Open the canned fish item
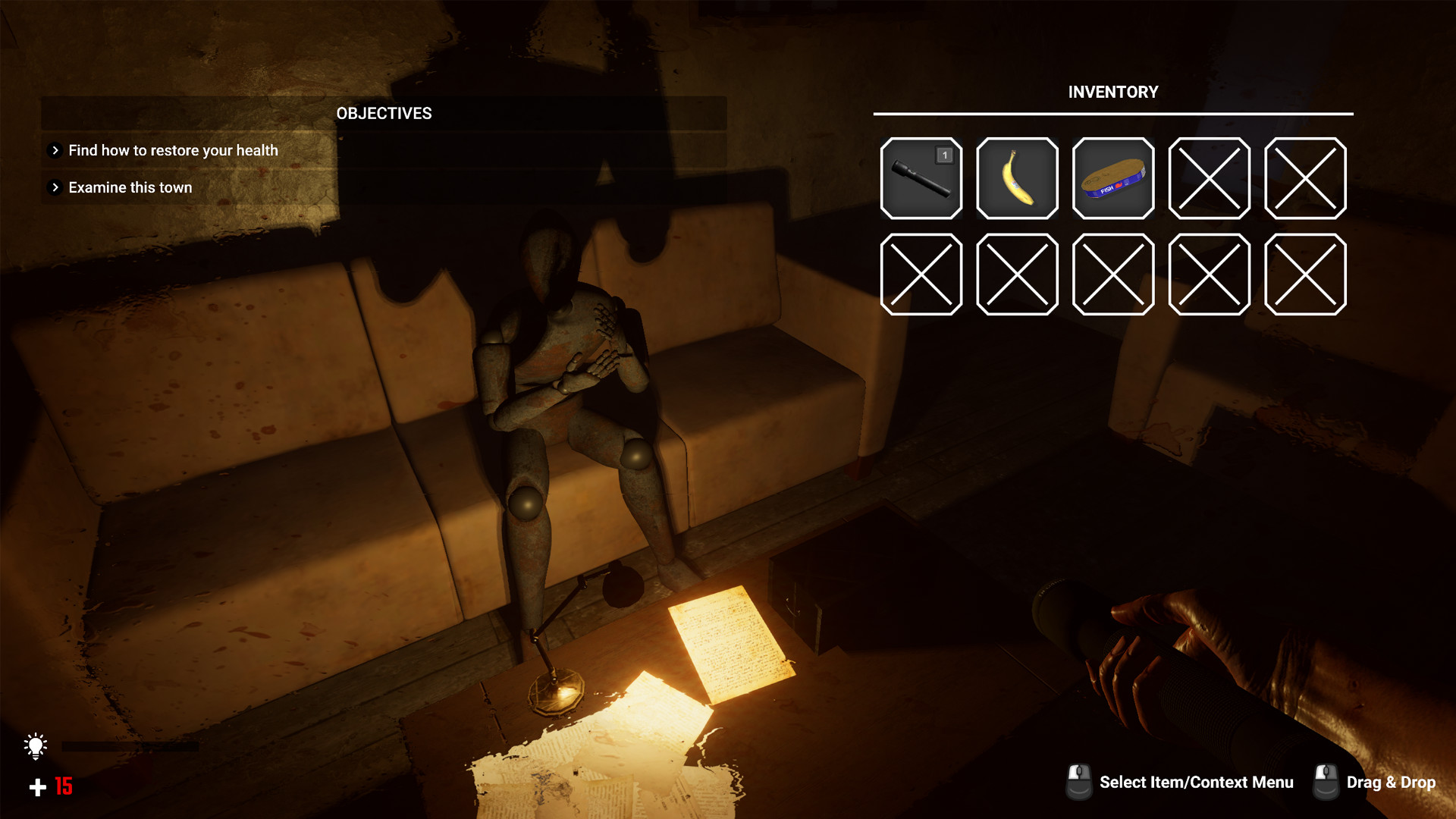Image resolution: width=1456 pixels, height=819 pixels. pyautogui.click(x=1112, y=179)
